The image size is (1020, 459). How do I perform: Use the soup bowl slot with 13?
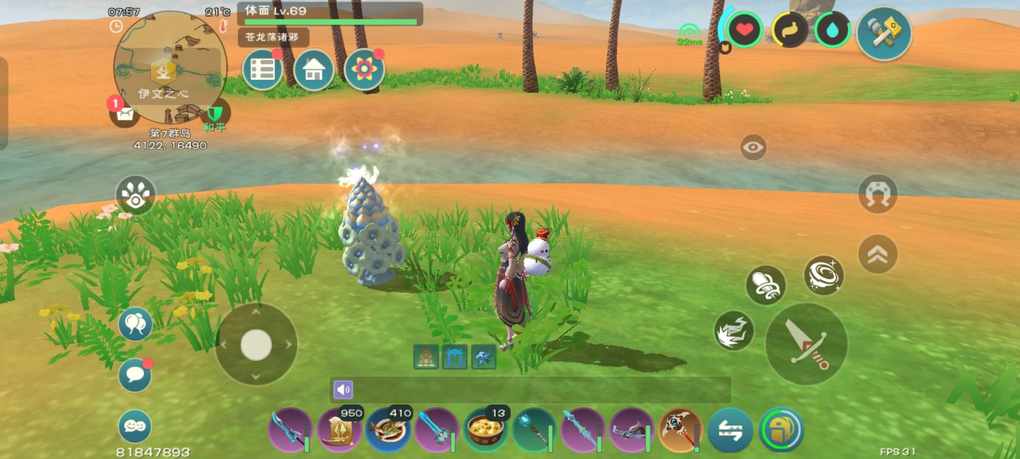[x=486, y=430]
